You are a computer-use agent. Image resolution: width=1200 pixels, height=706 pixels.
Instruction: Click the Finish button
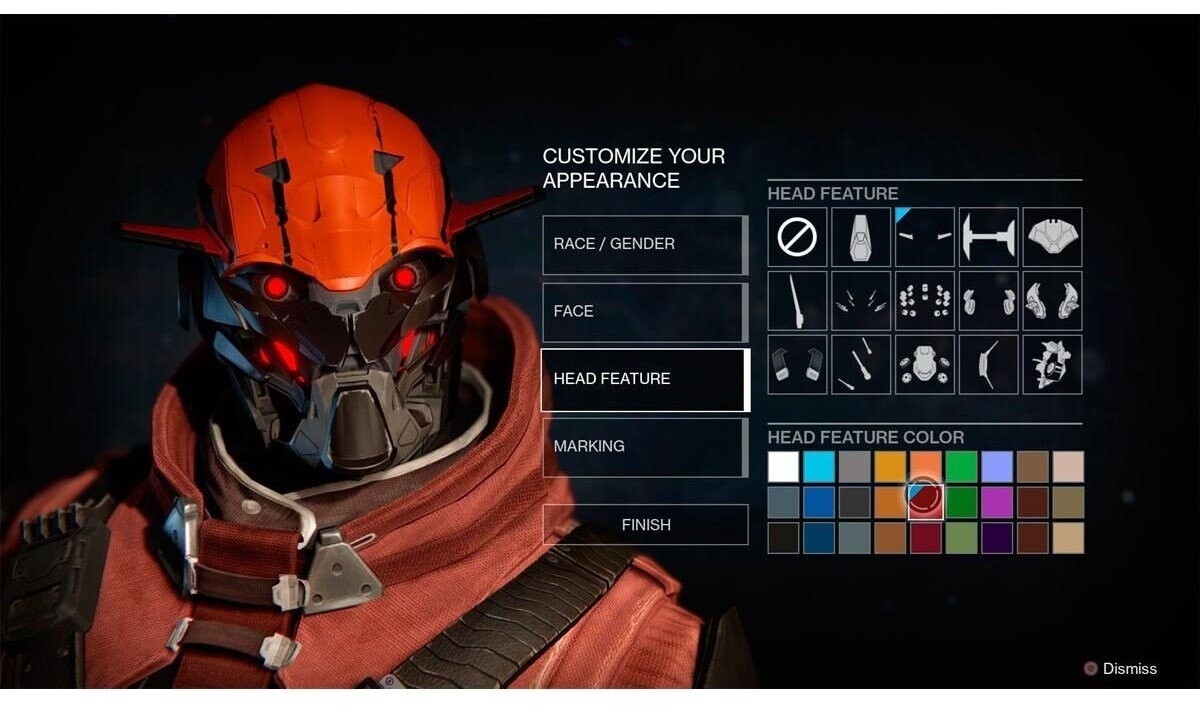[x=645, y=525]
